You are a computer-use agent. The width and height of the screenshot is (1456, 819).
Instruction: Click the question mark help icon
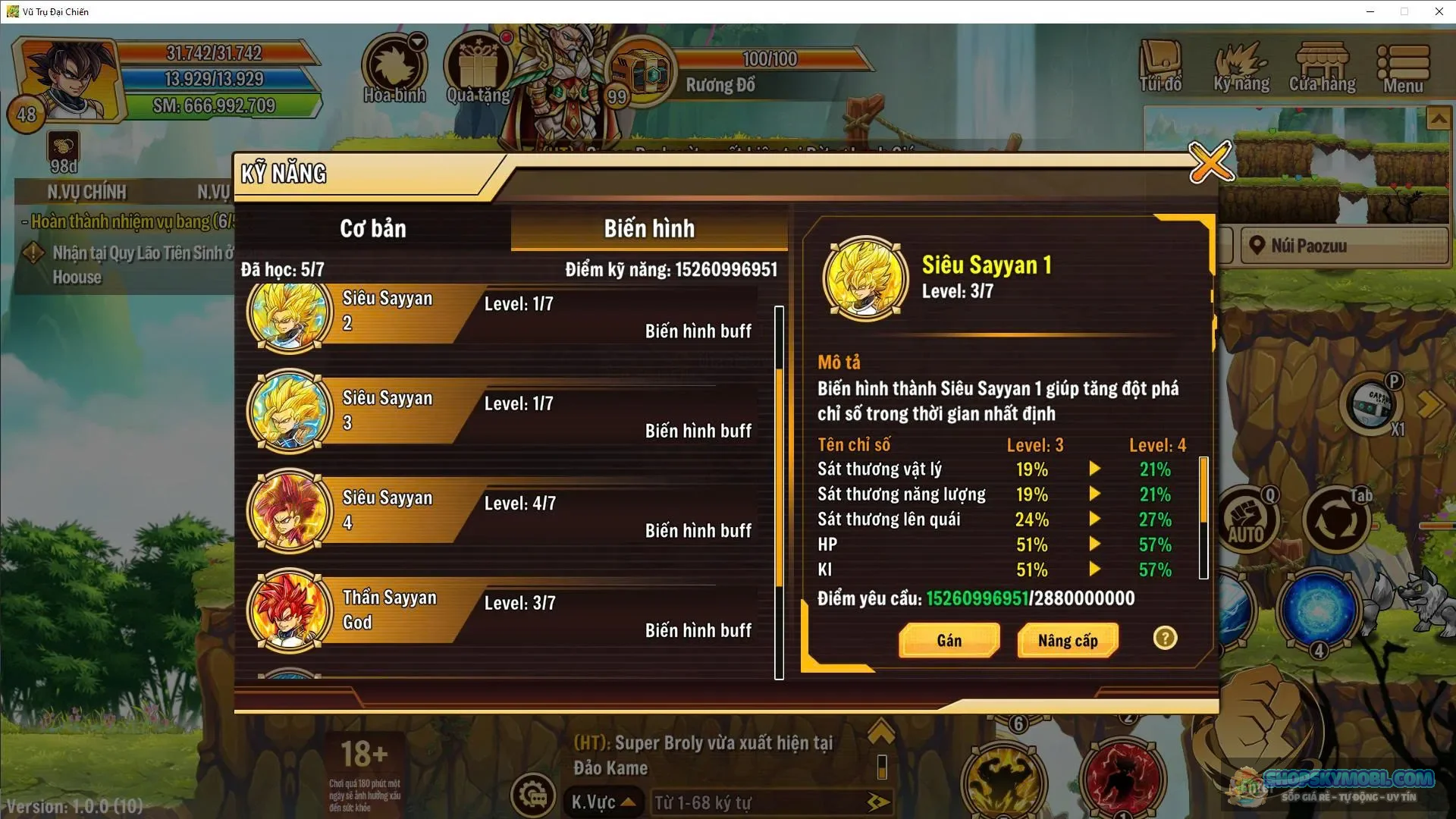point(1166,639)
